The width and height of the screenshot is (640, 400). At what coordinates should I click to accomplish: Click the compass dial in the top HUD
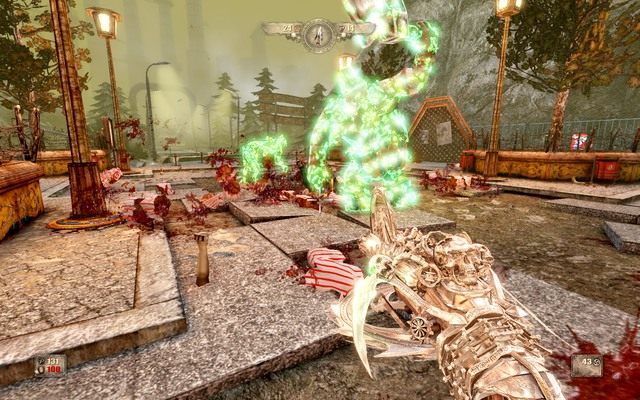pos(318,33)
